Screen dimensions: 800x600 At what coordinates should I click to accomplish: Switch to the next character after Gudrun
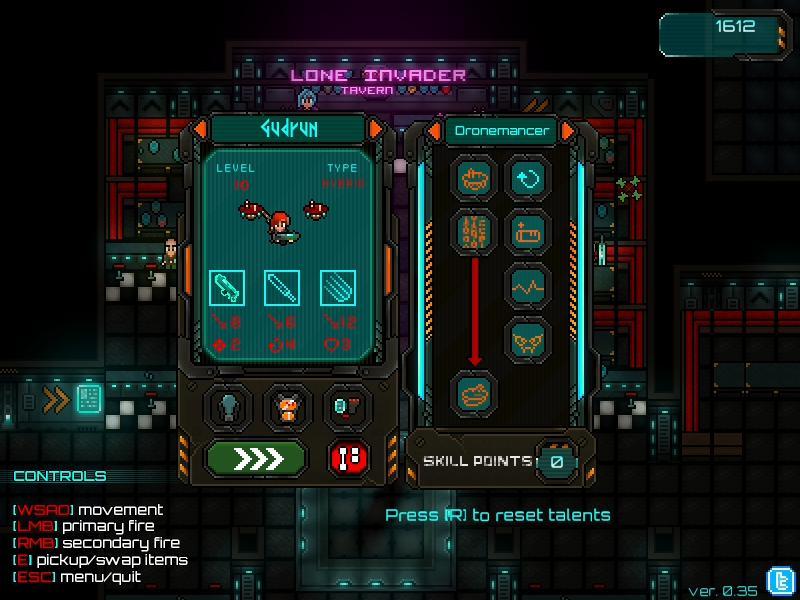(x=376, y=129)
